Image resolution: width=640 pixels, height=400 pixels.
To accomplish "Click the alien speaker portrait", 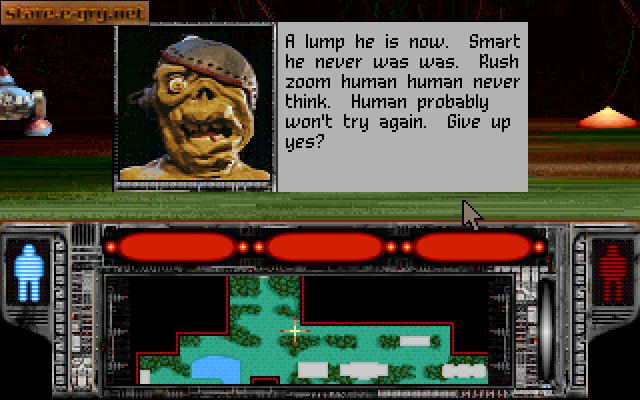I will click(195, 105).
